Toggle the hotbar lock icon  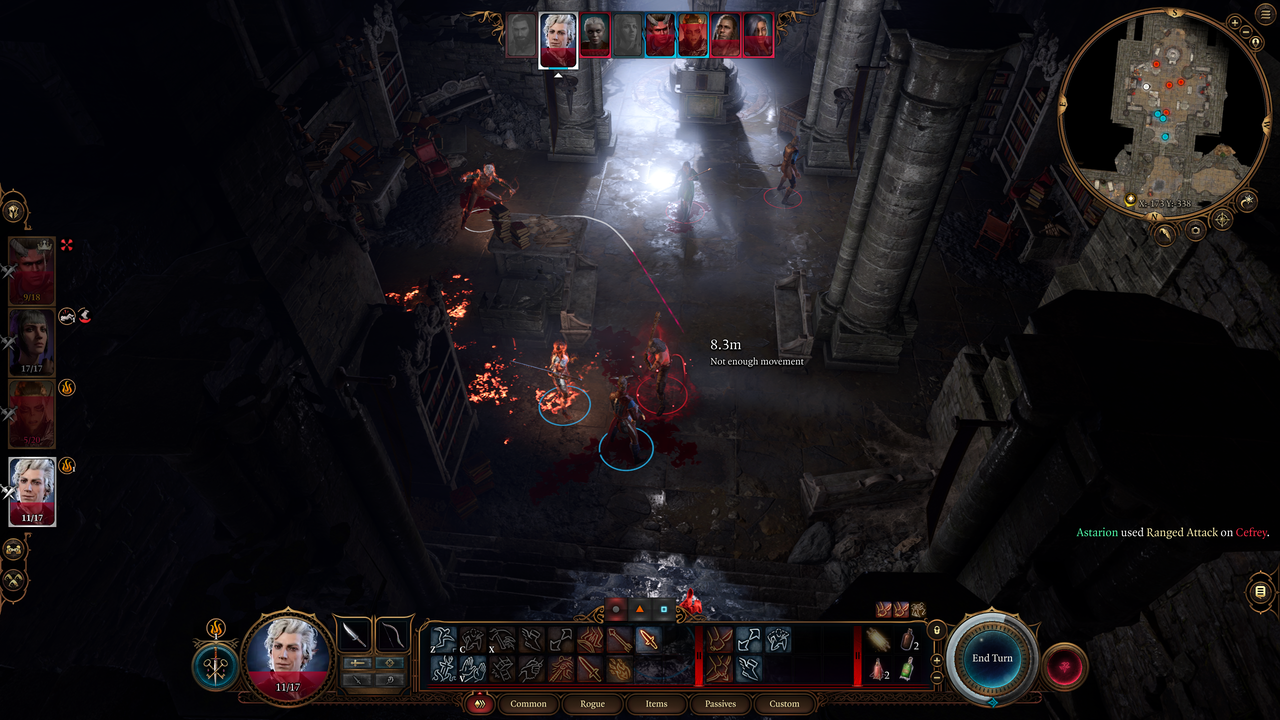coord(937,630)
